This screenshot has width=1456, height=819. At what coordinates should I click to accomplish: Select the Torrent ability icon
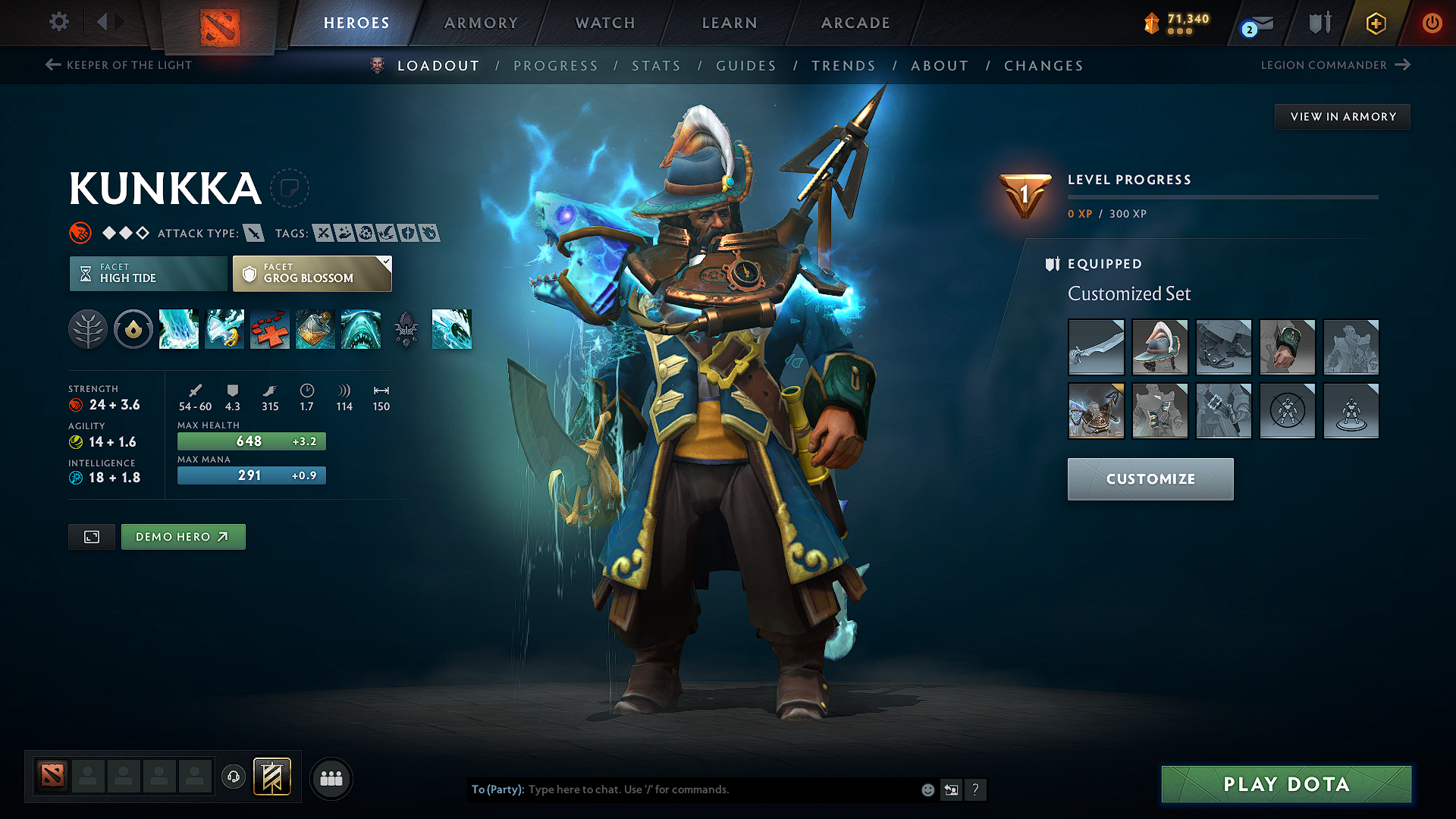coord(179,329)
